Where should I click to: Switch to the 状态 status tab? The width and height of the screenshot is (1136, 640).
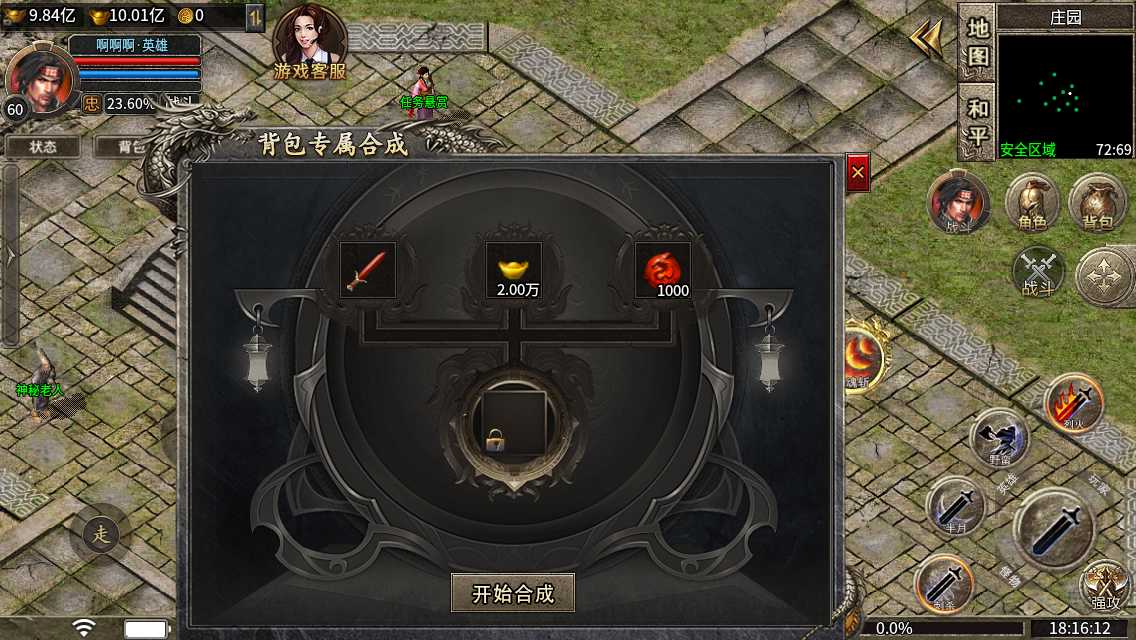tap(43, 146)
